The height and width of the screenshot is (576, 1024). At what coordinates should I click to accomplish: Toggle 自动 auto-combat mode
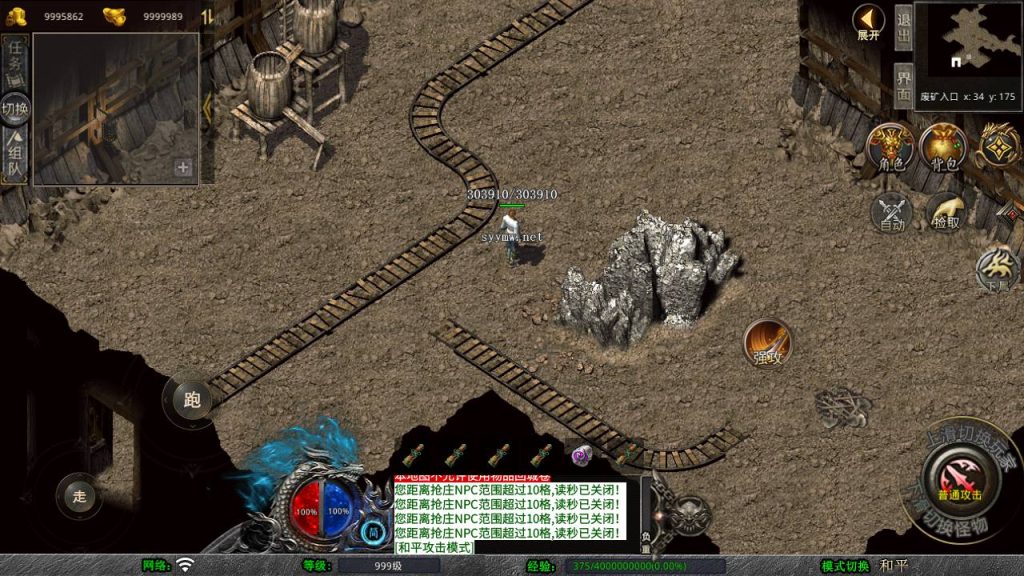[891, 212]
